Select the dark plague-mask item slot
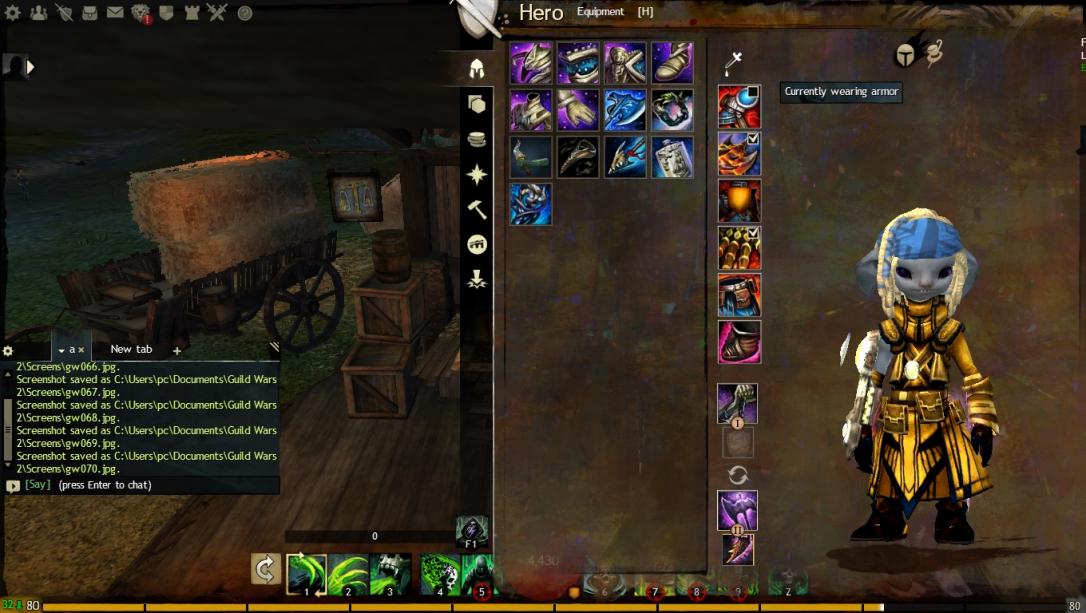This screenshot has height=613, width=1086. (x=578, y=157)
